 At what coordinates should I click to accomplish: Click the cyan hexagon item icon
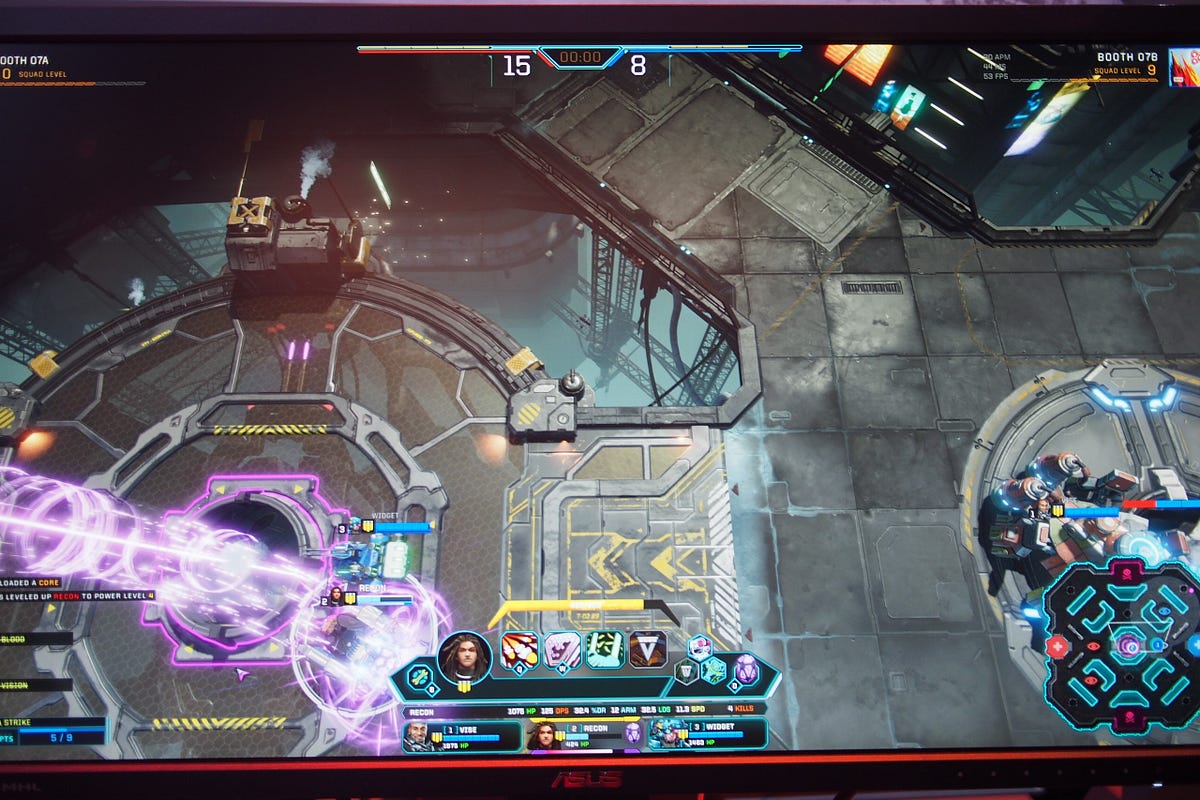click(713, 669)
